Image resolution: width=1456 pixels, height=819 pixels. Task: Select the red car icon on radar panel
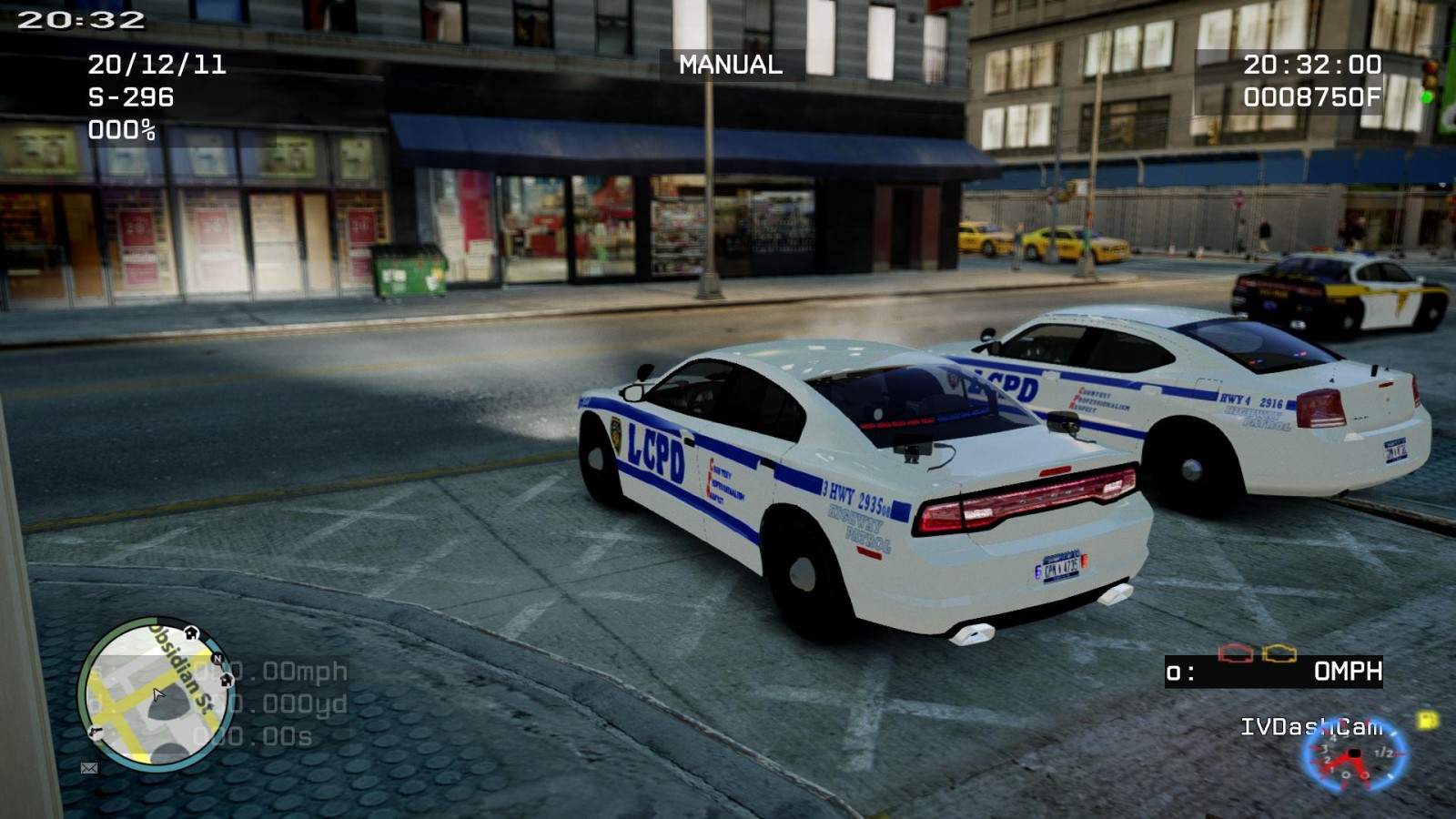(1236, 653)
